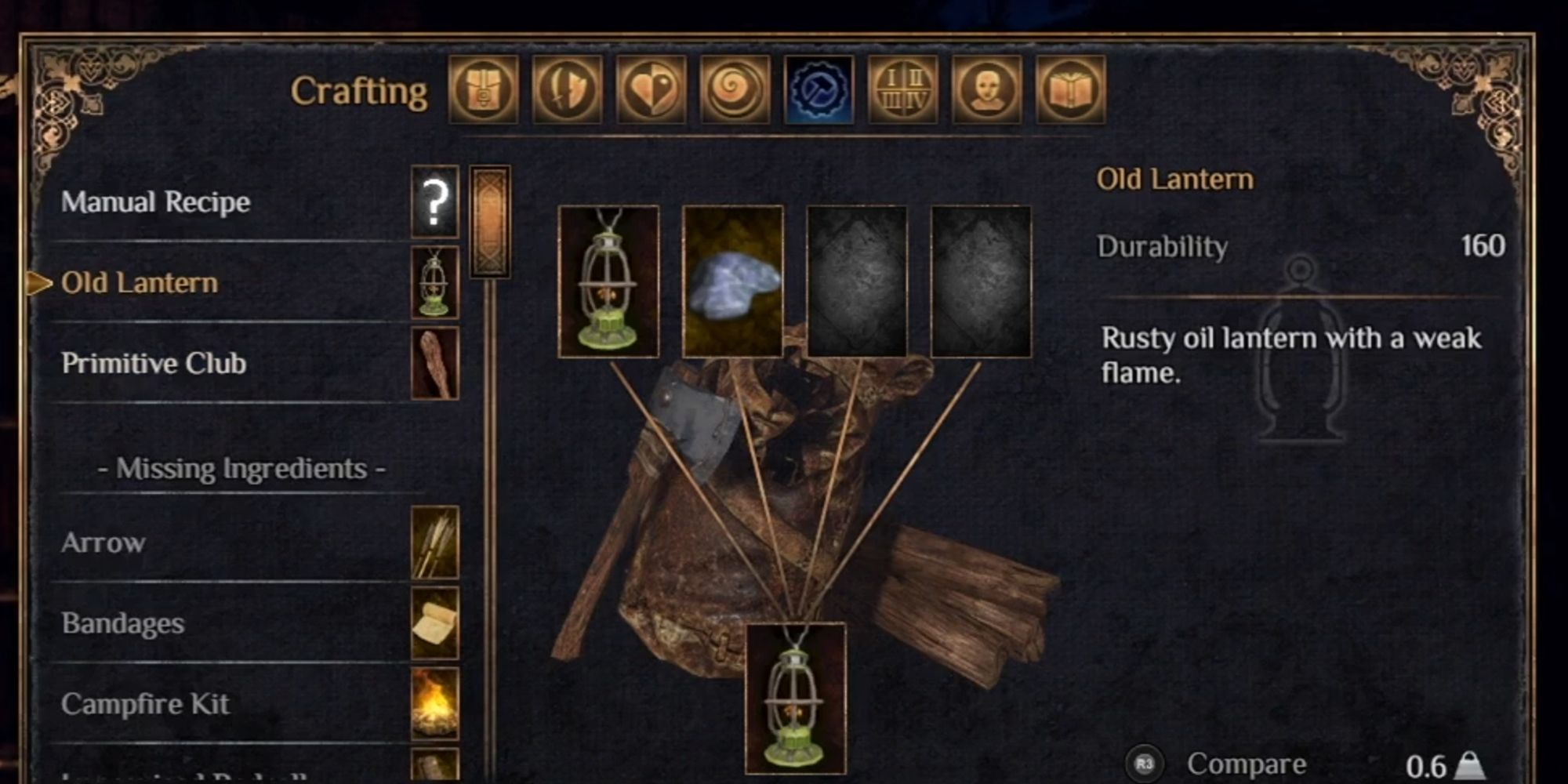Image resolution: width=1568 pixels, height=784 pixels.
Task: Open the book journal tab
Action: (1068, 90)
